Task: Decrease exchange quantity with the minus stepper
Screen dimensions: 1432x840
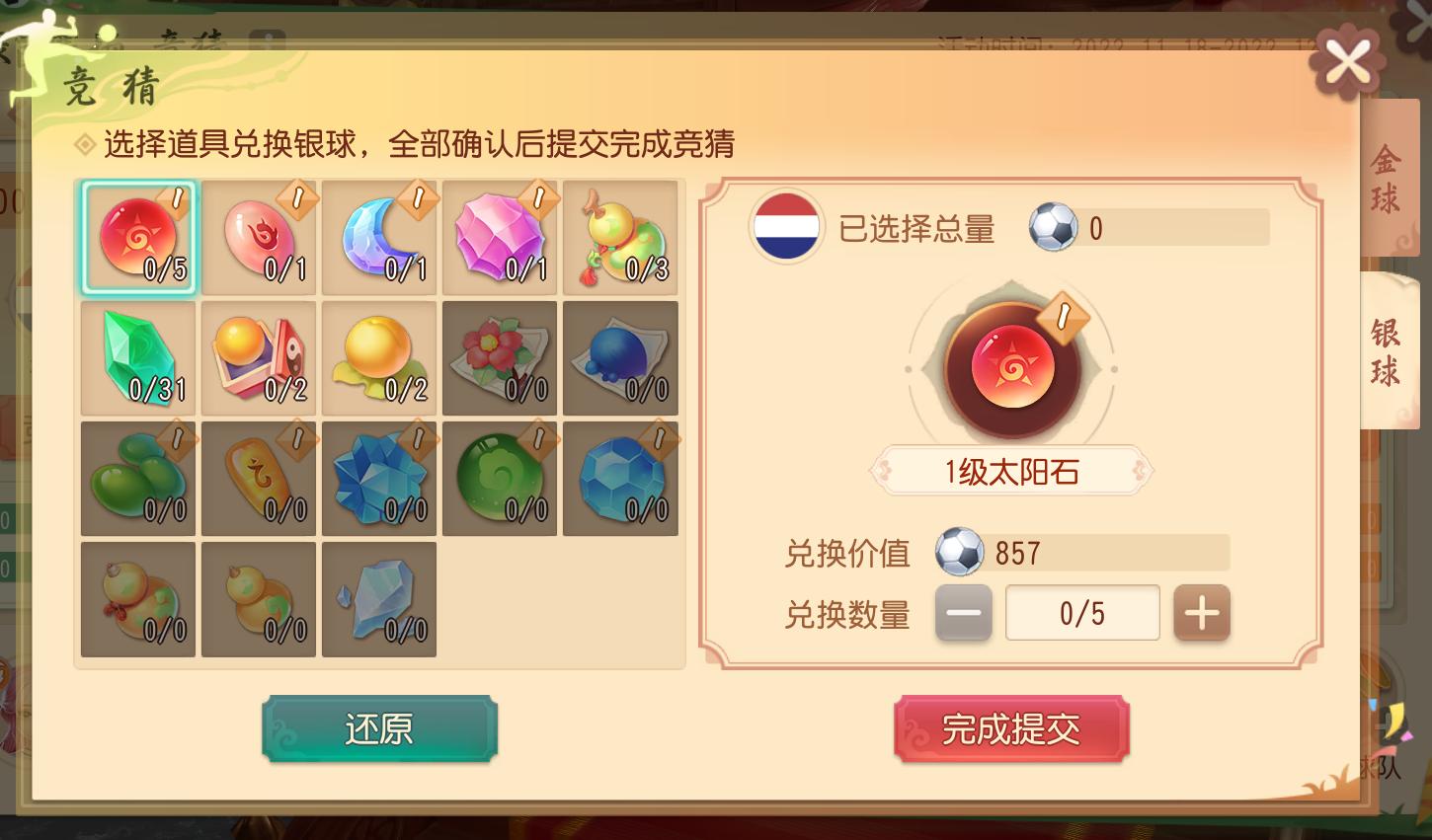Action: coord(963,612)
